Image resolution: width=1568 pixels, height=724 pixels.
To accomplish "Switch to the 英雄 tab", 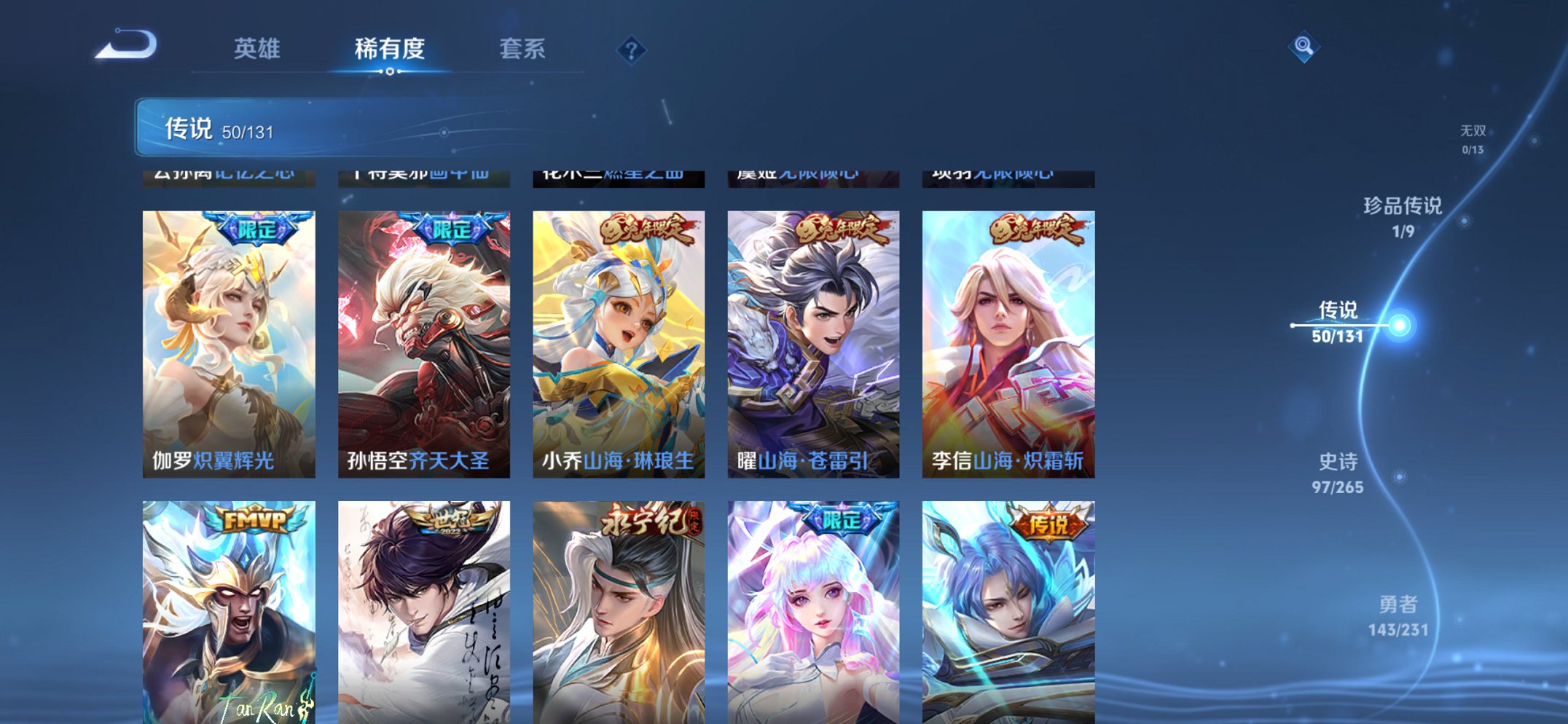I will coord(259,50).
